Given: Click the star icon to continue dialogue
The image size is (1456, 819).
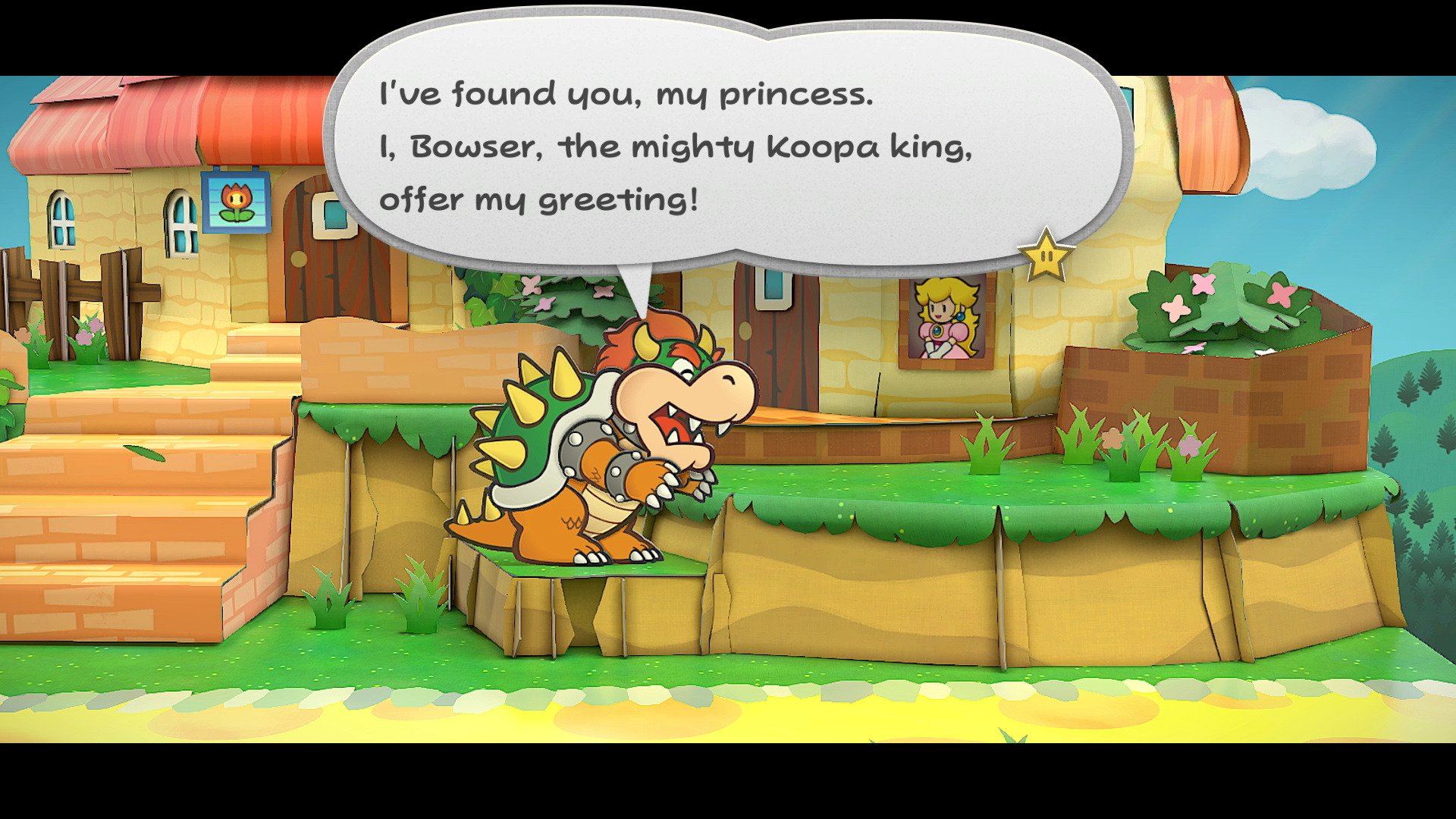Looking at the screenshot, I should [x=1046, y=256].
